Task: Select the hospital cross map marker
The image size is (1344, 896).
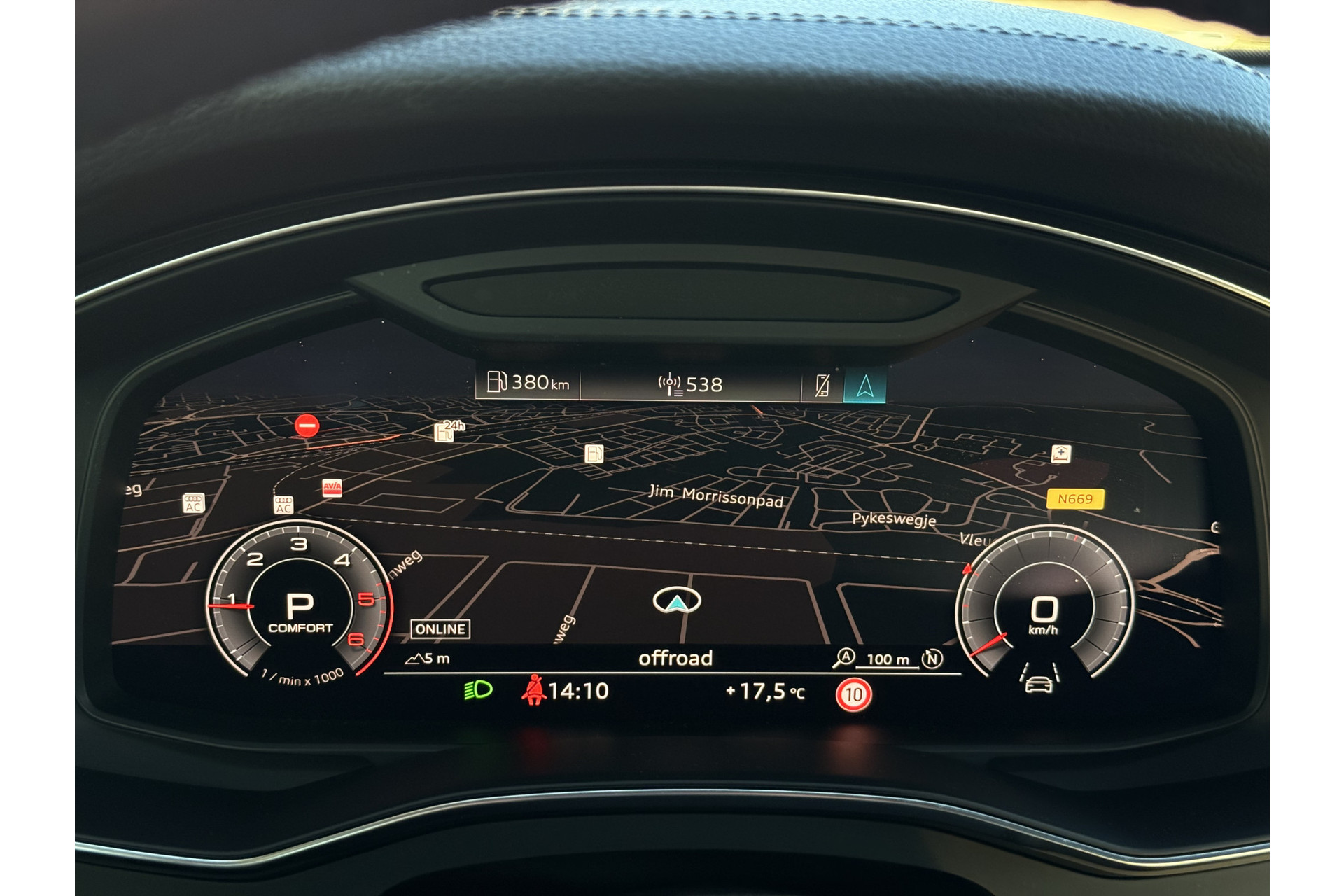Action: click(x=1061, y=454)
